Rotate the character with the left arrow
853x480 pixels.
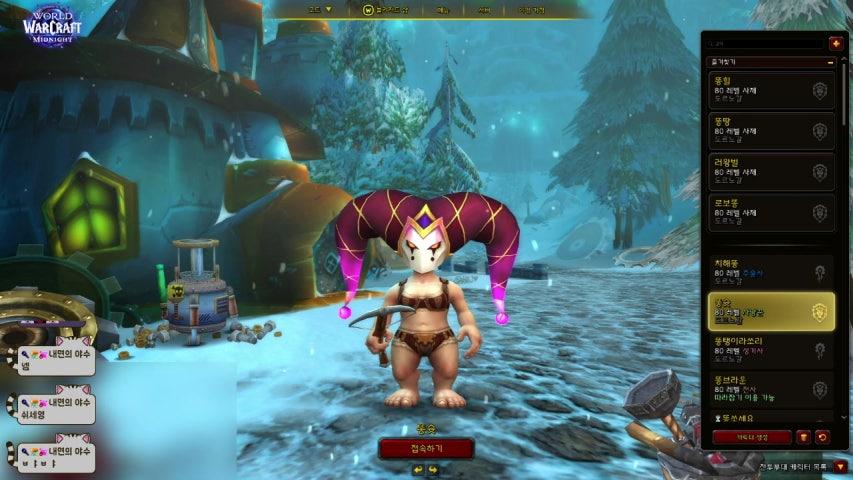pyautogui.click(x=418, y=469)
